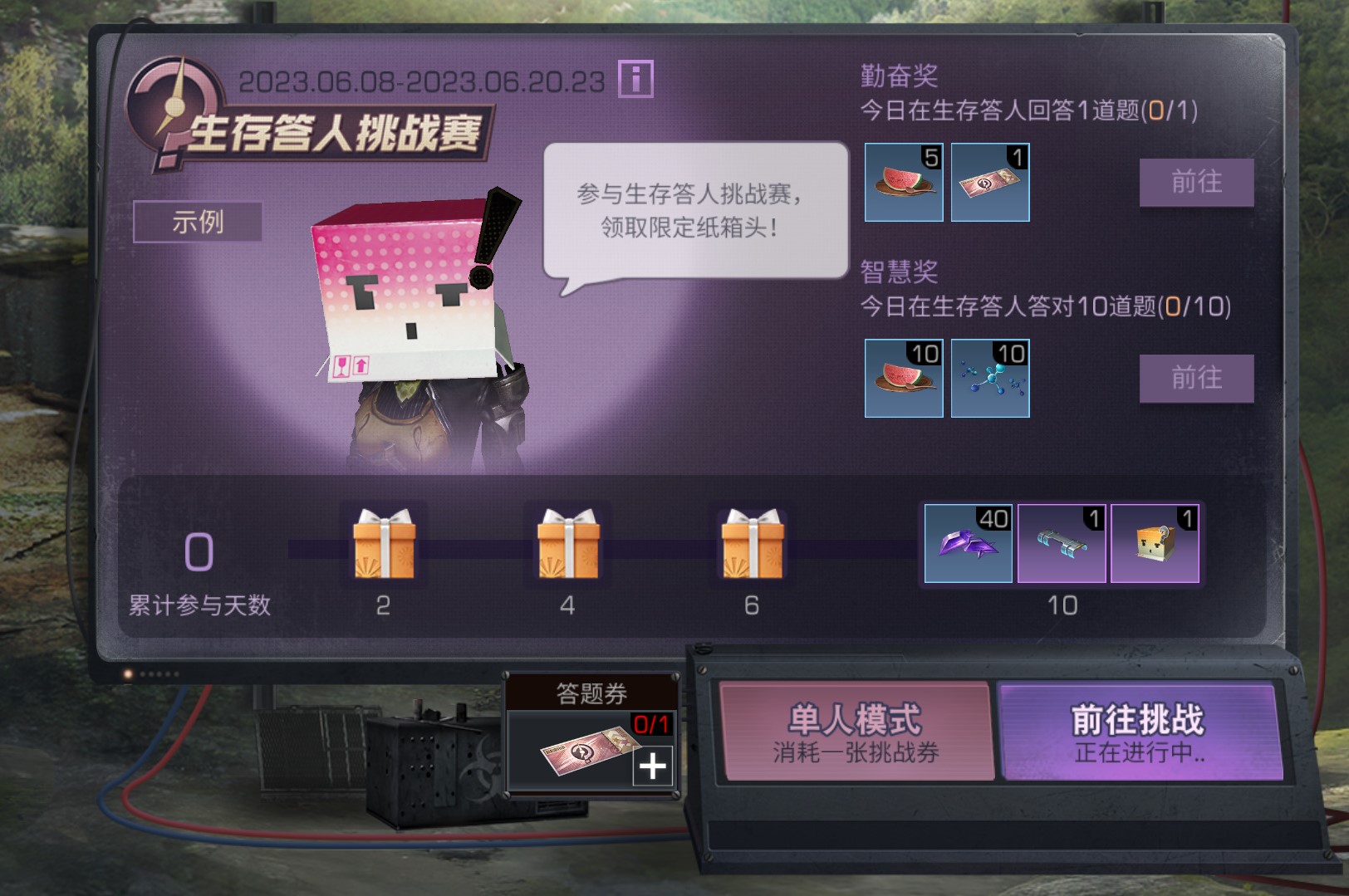Click 前往 beside the 勤奋奖 reward
Screen dimensions: 1349x896
click(1196, 184)
